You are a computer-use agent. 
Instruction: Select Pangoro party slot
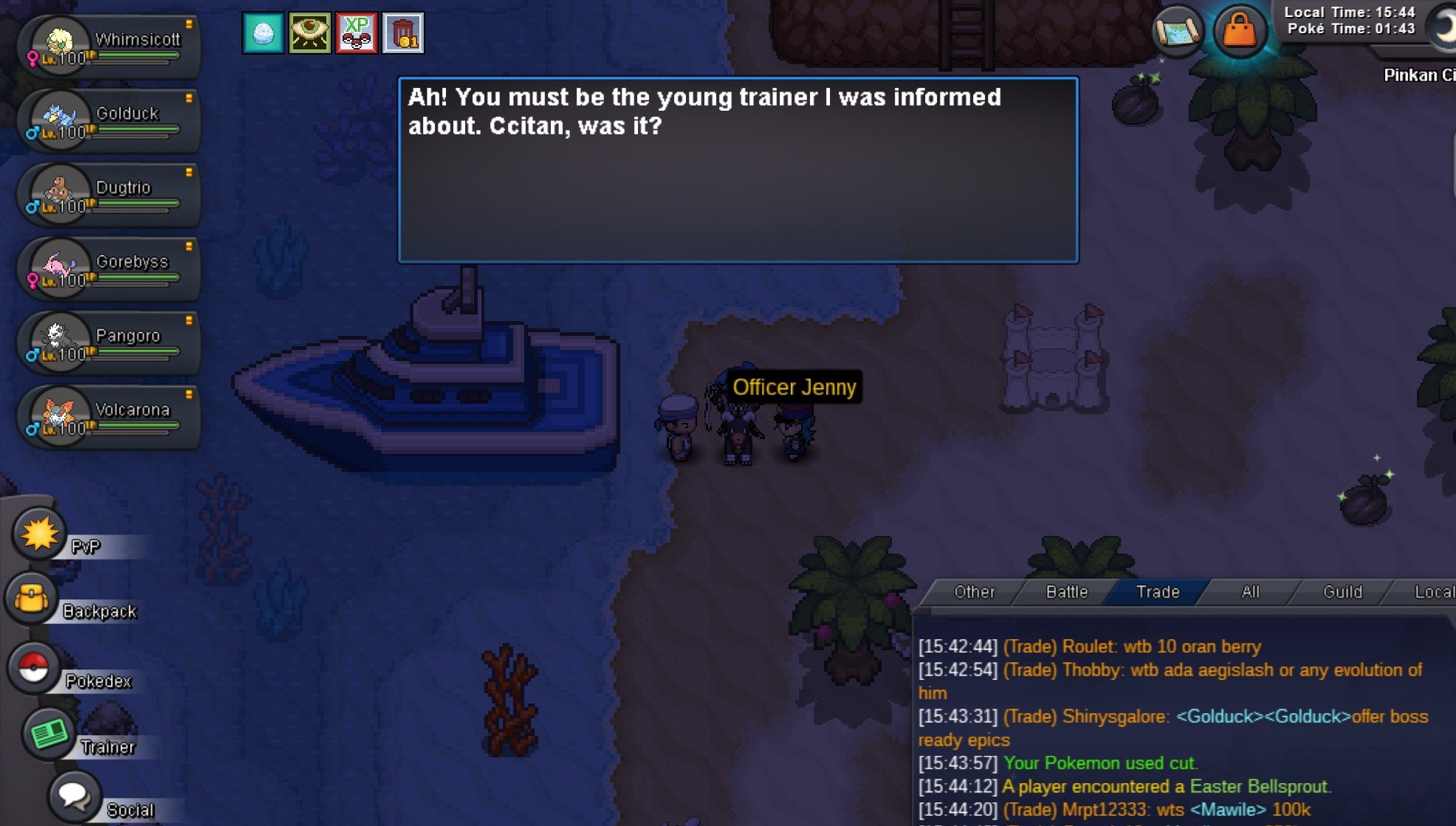point(111,343)
